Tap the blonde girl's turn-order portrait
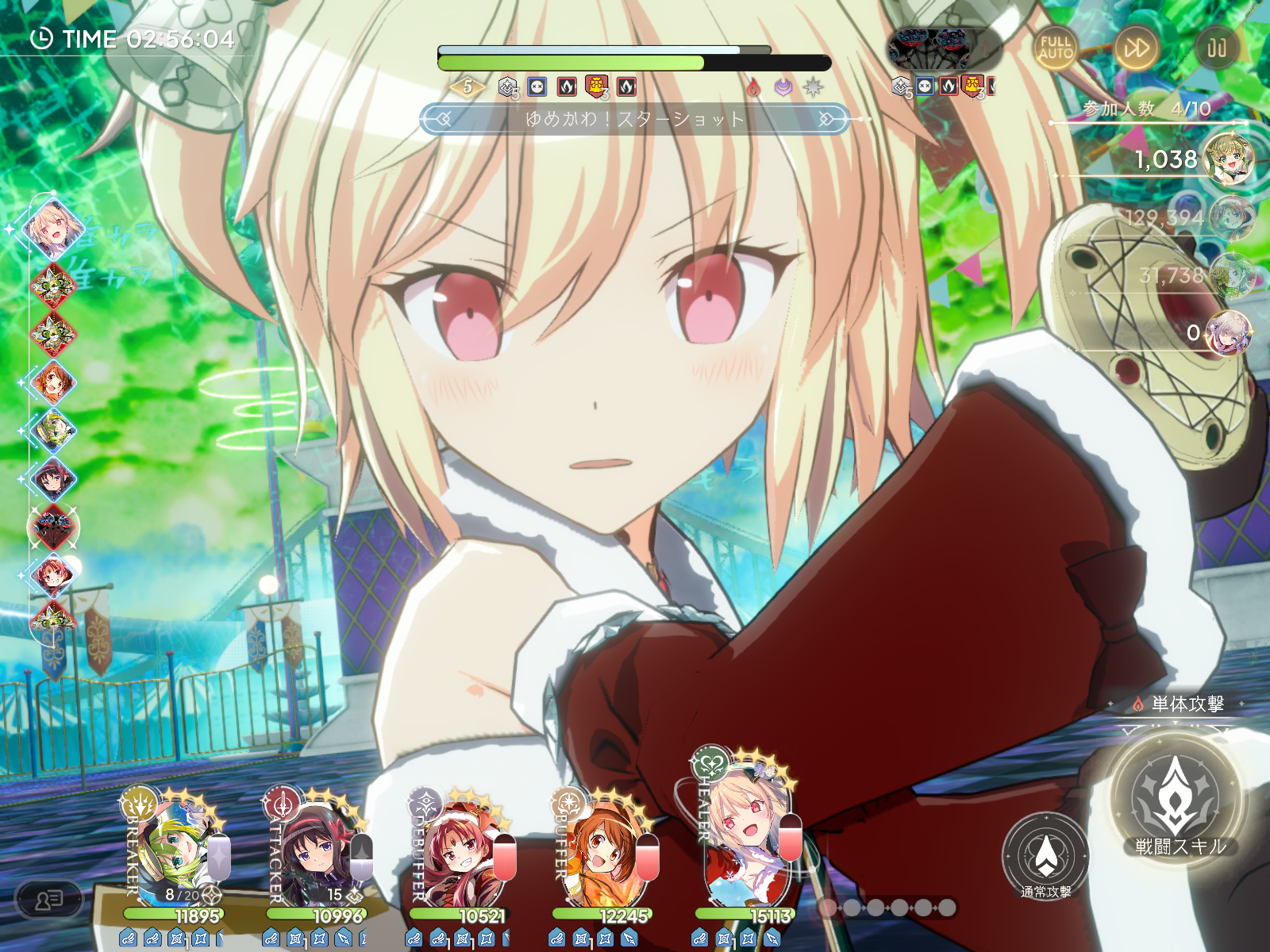The image size is (1270, 952). pyautogui.click(x=52, y=228)
